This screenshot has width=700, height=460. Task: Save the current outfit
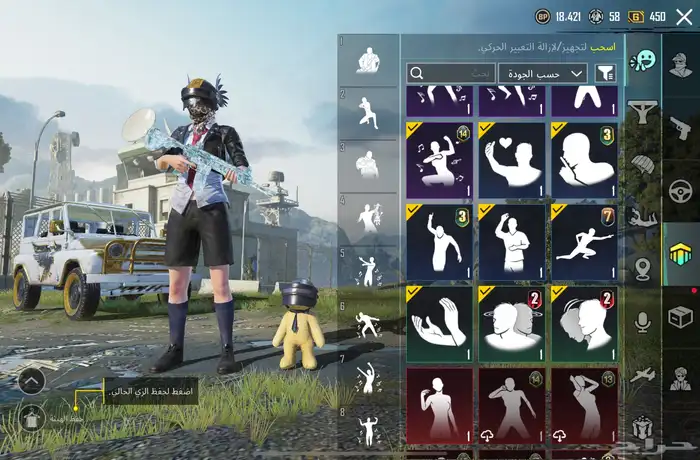(x=31, y=417)
